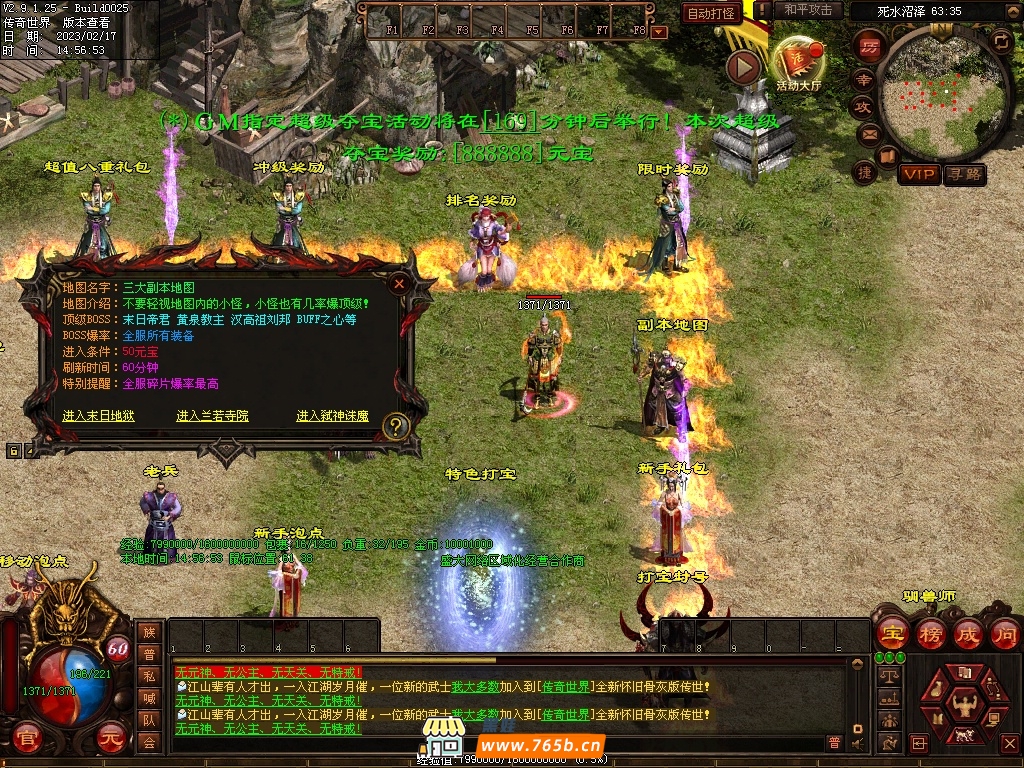The height and width of the screenshot is (768, 1024).
Task: Toggle 自动打怪 auto-fight button
Action: (x=711, y=13)
